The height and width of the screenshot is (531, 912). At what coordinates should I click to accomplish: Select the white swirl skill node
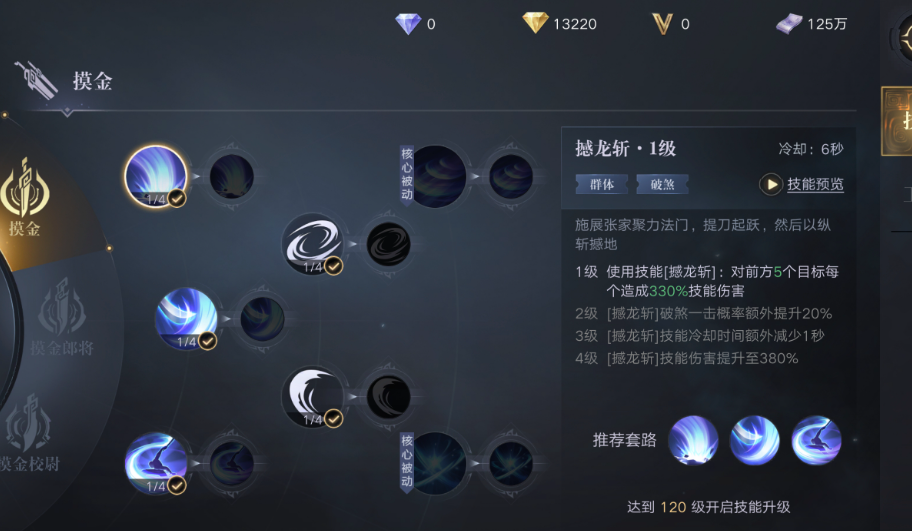point(313,245)
